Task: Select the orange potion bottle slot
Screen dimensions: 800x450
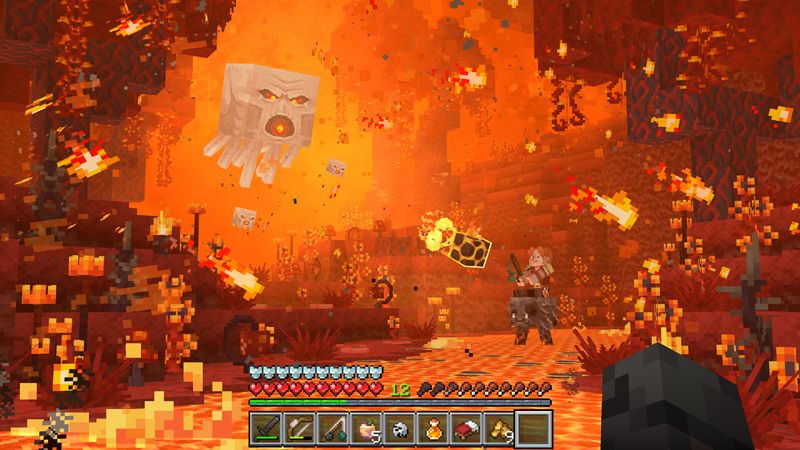Action: click(x=432, y=427)
